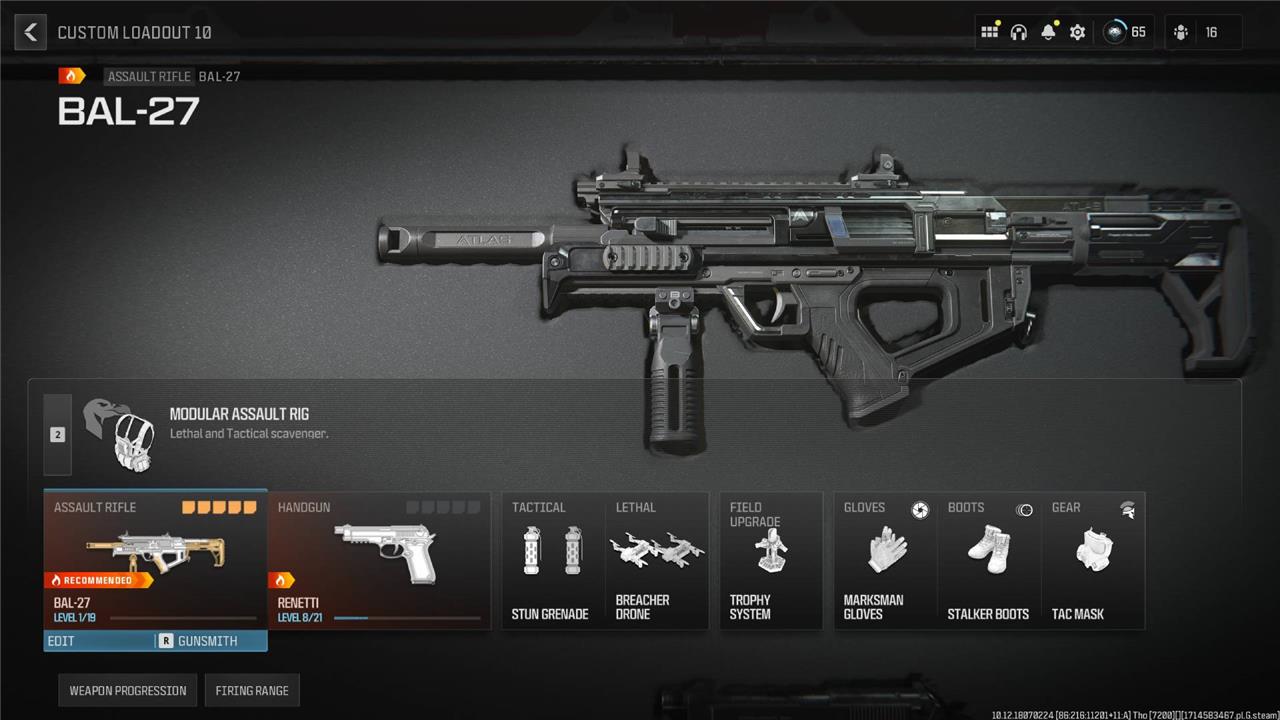Change the Marksman Gloves slot

885,561
